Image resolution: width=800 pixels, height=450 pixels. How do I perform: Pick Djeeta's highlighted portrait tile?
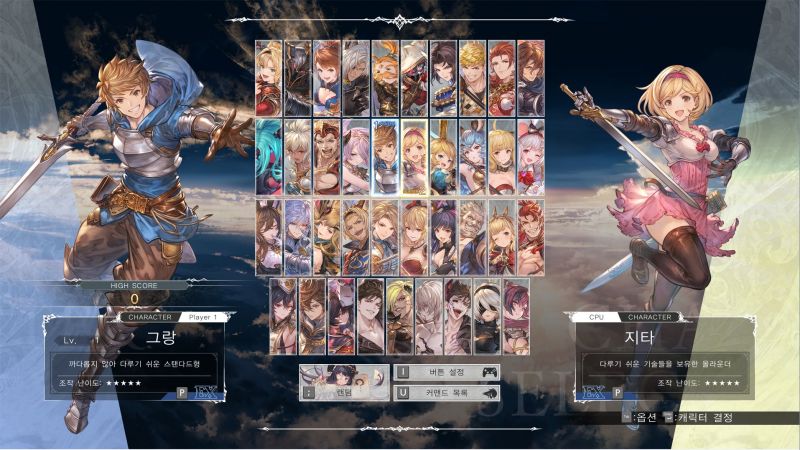415,157
